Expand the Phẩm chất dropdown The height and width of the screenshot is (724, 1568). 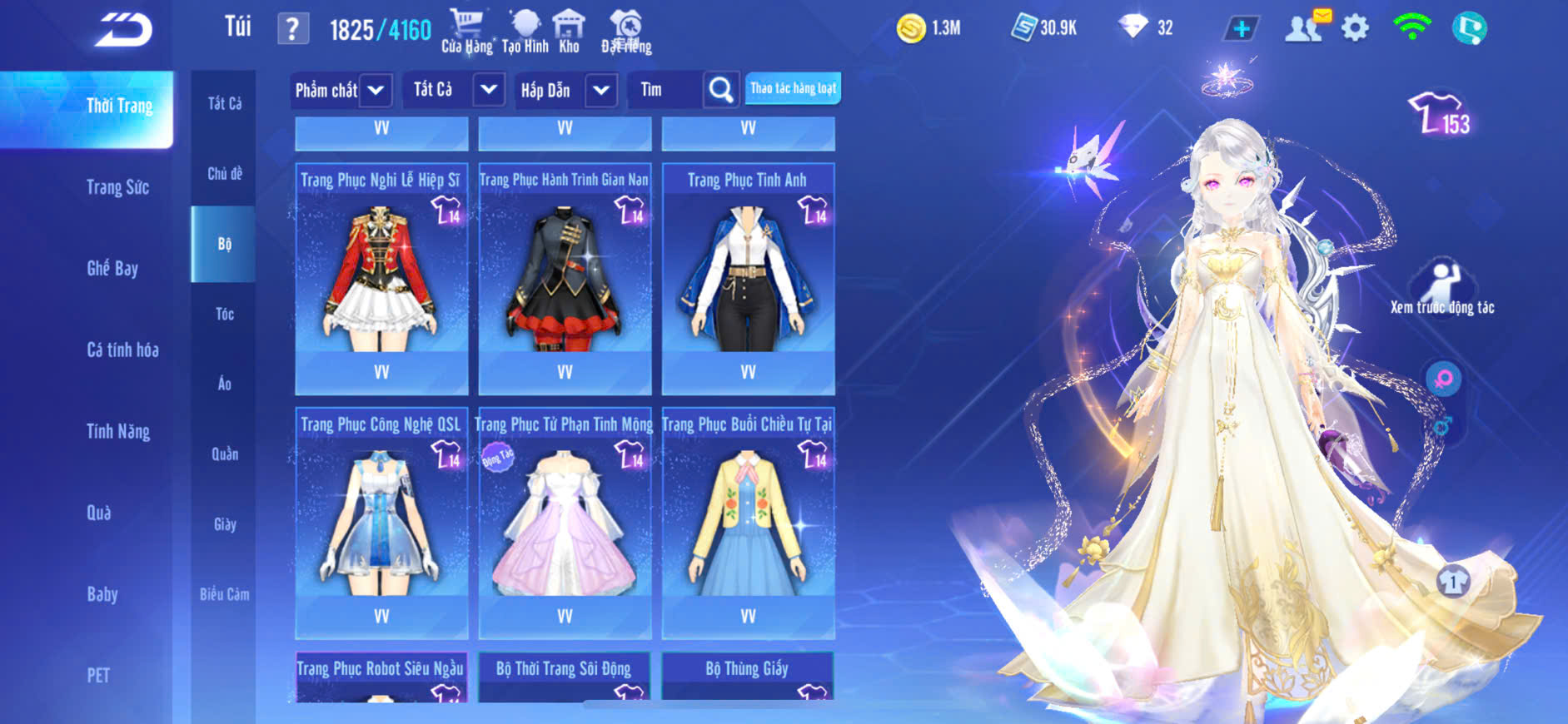341,90
